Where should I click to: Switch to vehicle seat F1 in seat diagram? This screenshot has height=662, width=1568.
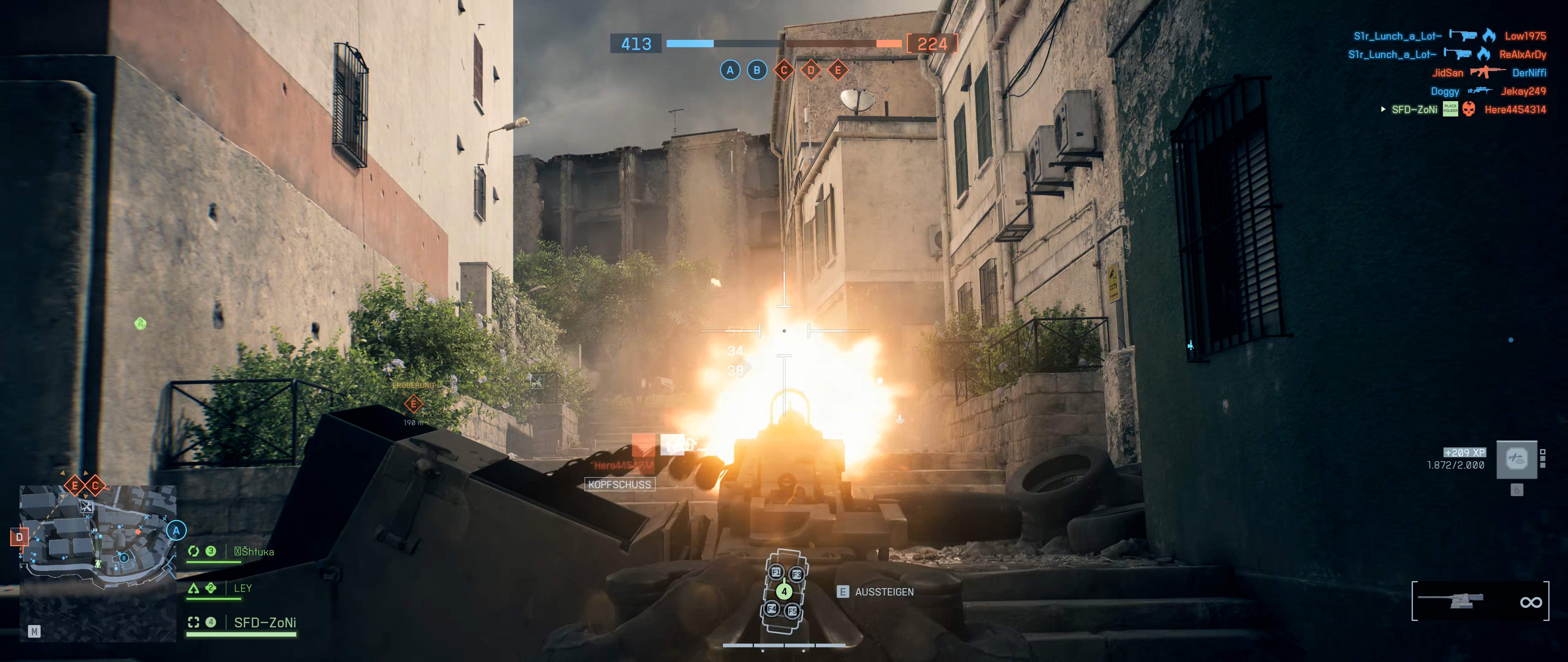tap(776, 572)
